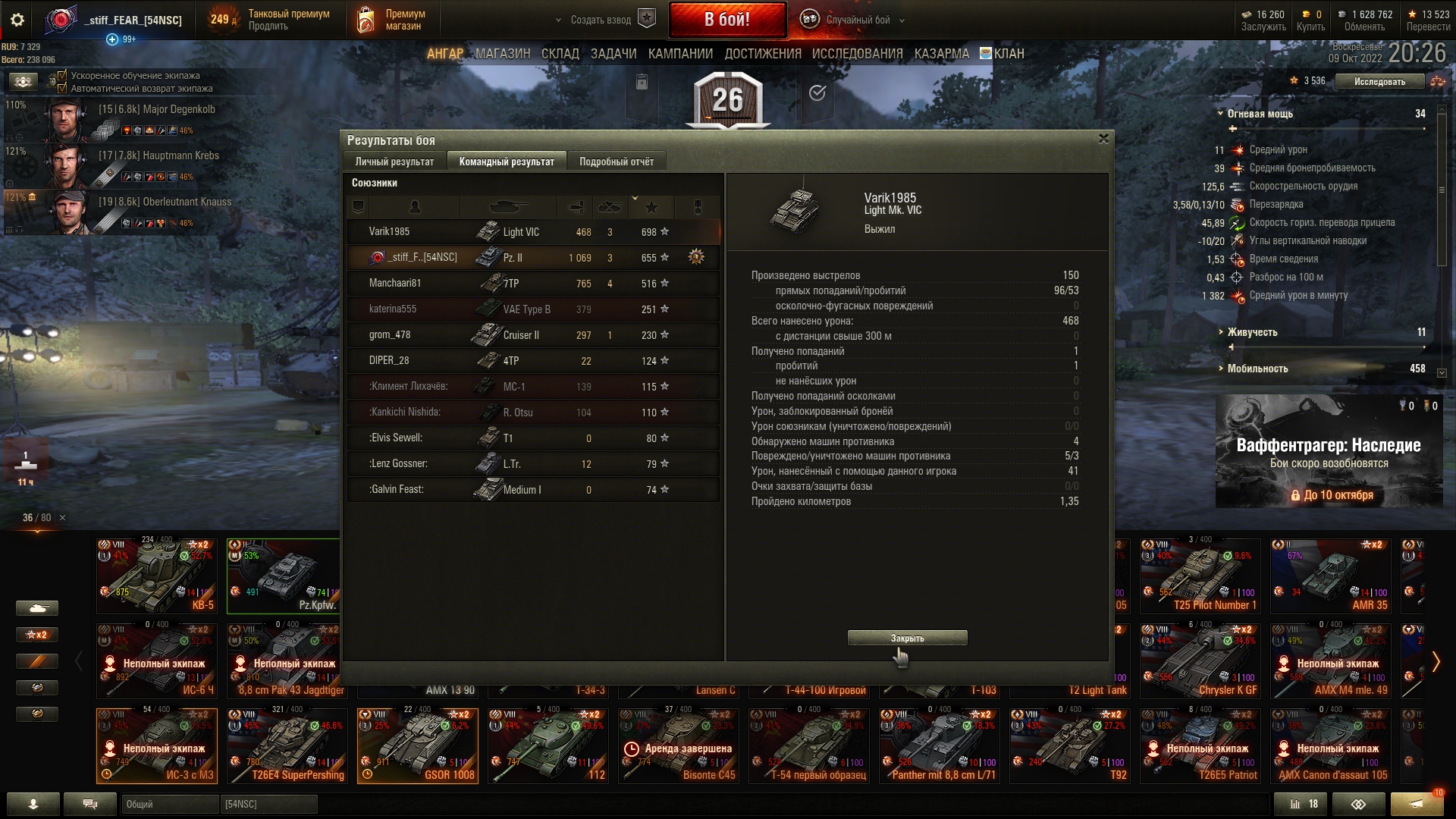Screen dimensions: 1456x819
Task: Click the X on battle results window
Action: click(1103, 139)
